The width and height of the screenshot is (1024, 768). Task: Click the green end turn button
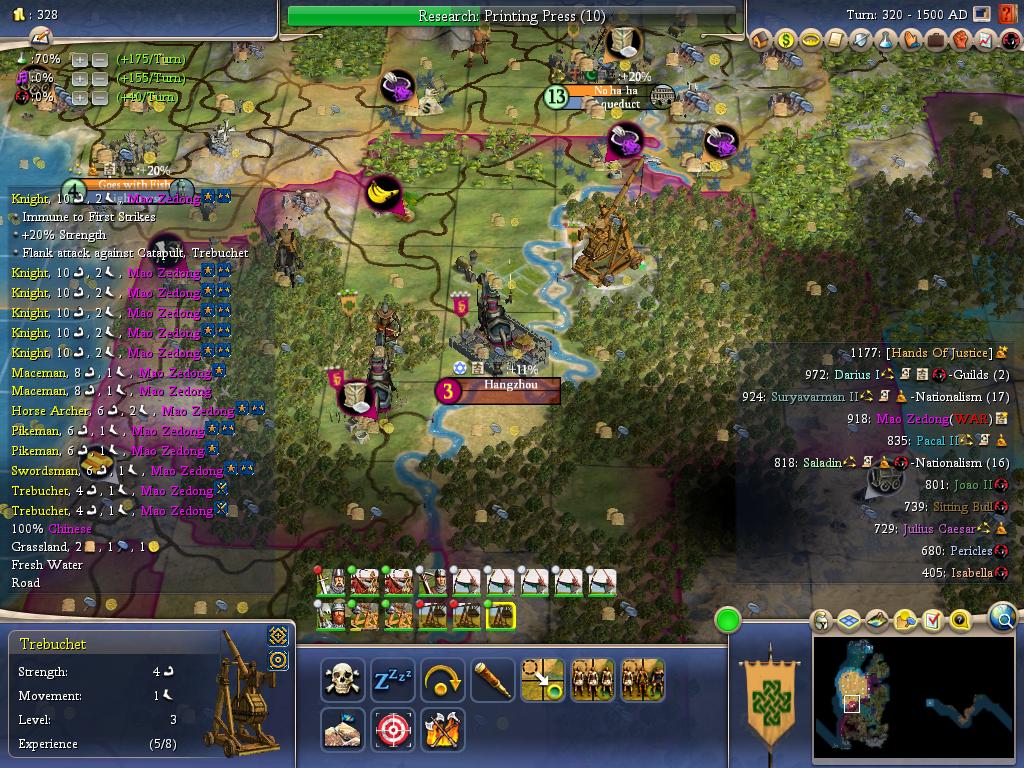pyautogui.click(x=727, y=620)
